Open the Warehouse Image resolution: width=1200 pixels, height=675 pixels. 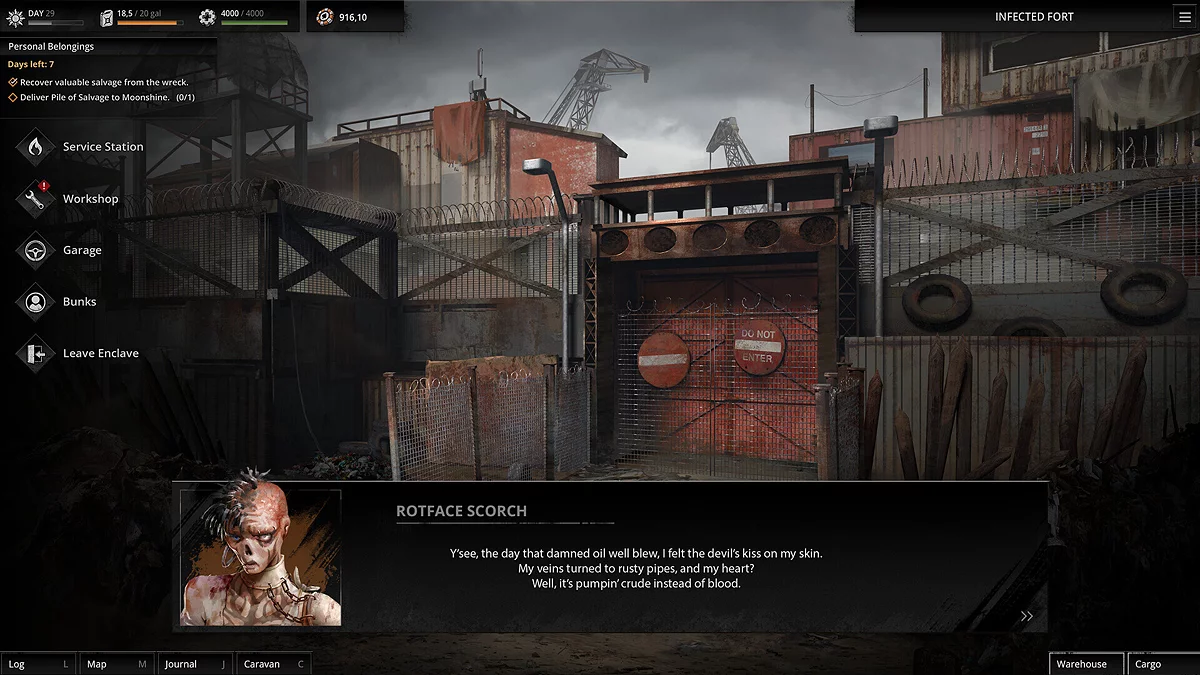click(1085, 664)
